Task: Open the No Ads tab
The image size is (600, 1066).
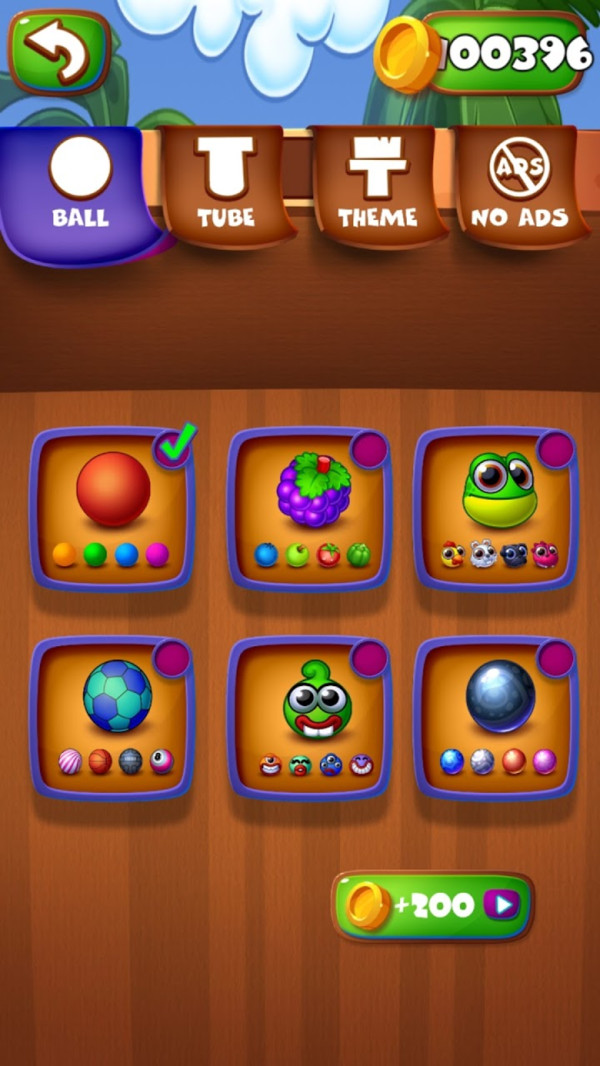Action: click(x=519, y=186)
